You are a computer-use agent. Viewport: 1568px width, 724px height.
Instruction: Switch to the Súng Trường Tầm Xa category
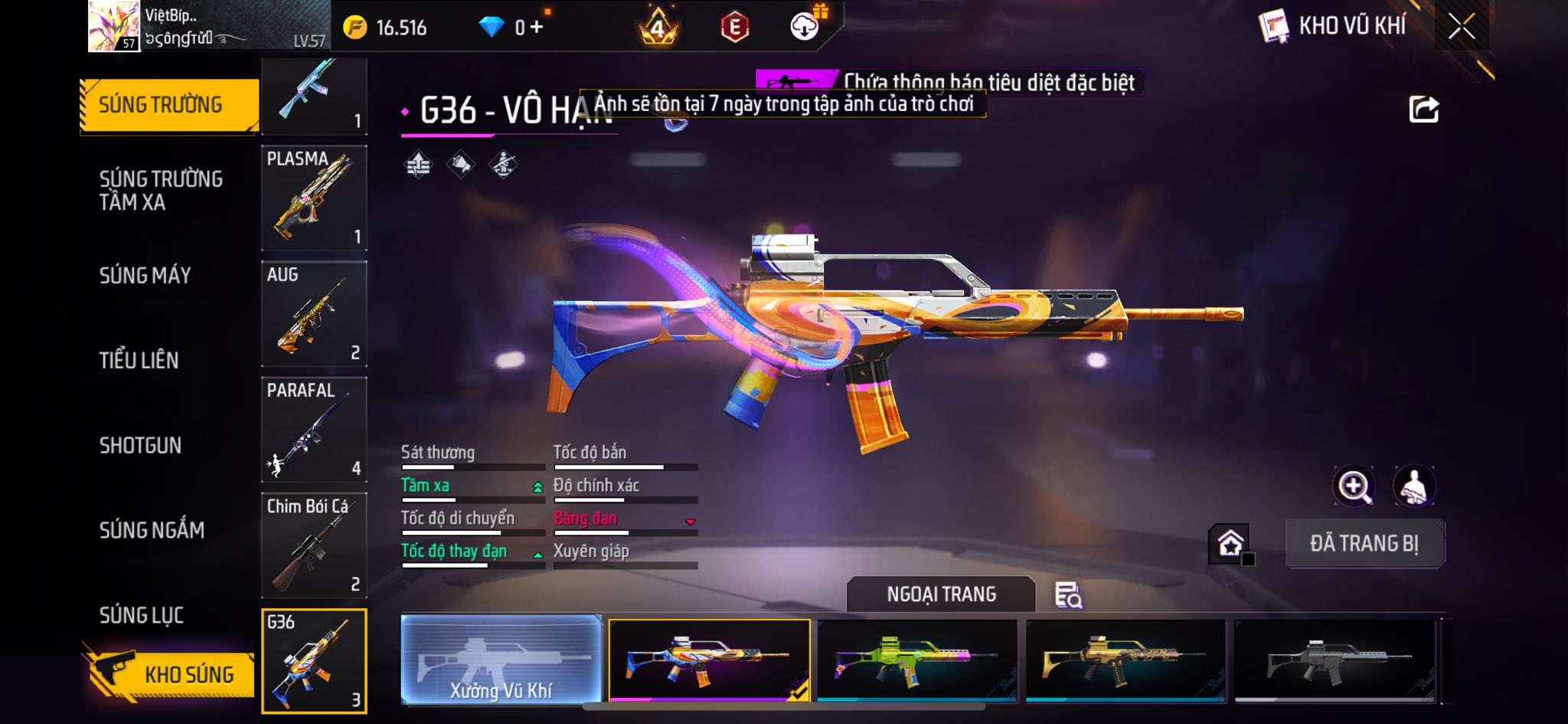[x=161, y=190]
